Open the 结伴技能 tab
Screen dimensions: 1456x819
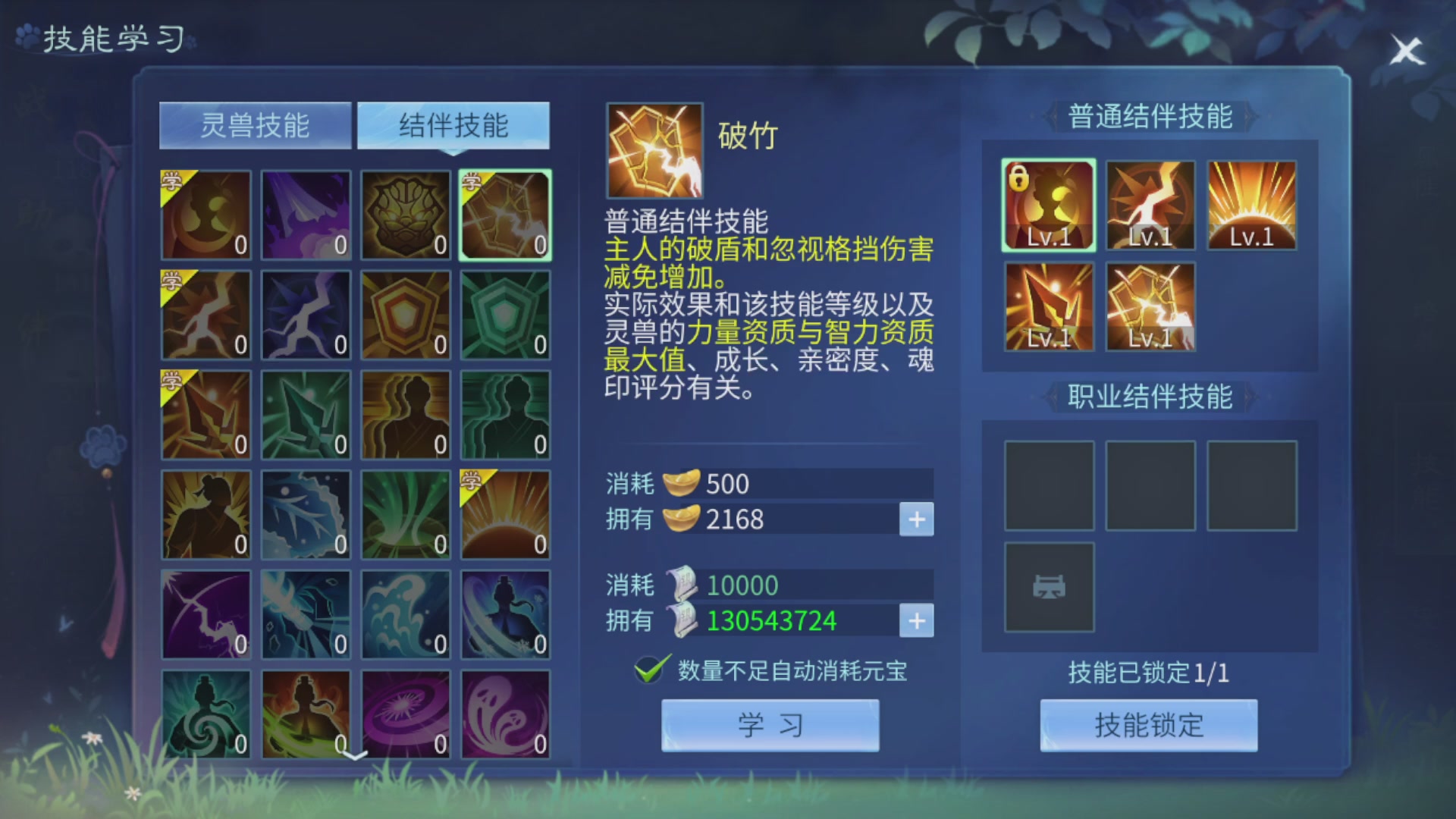[x=454, y=125]
